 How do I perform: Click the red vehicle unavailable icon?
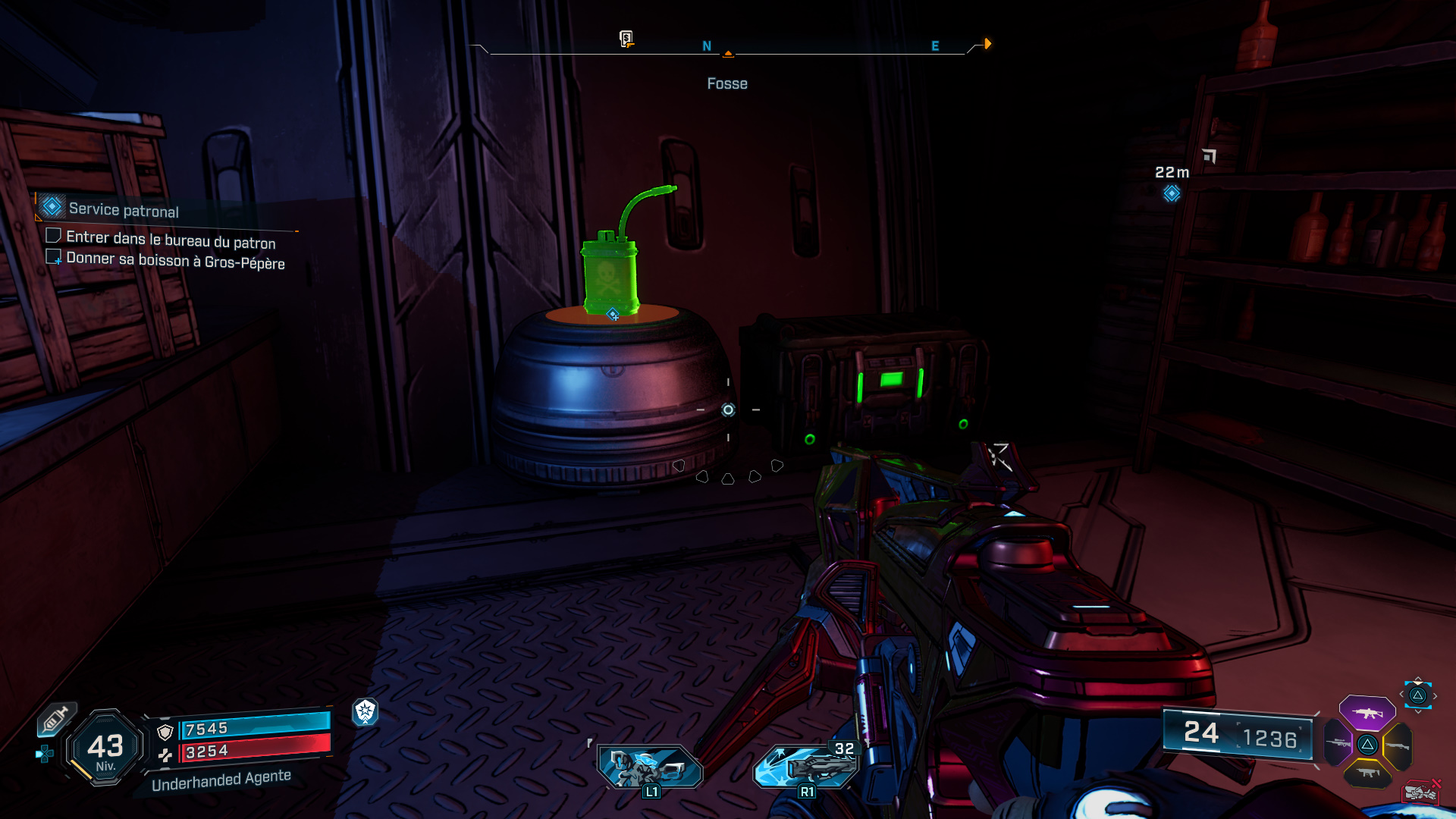click(1420, 792)
